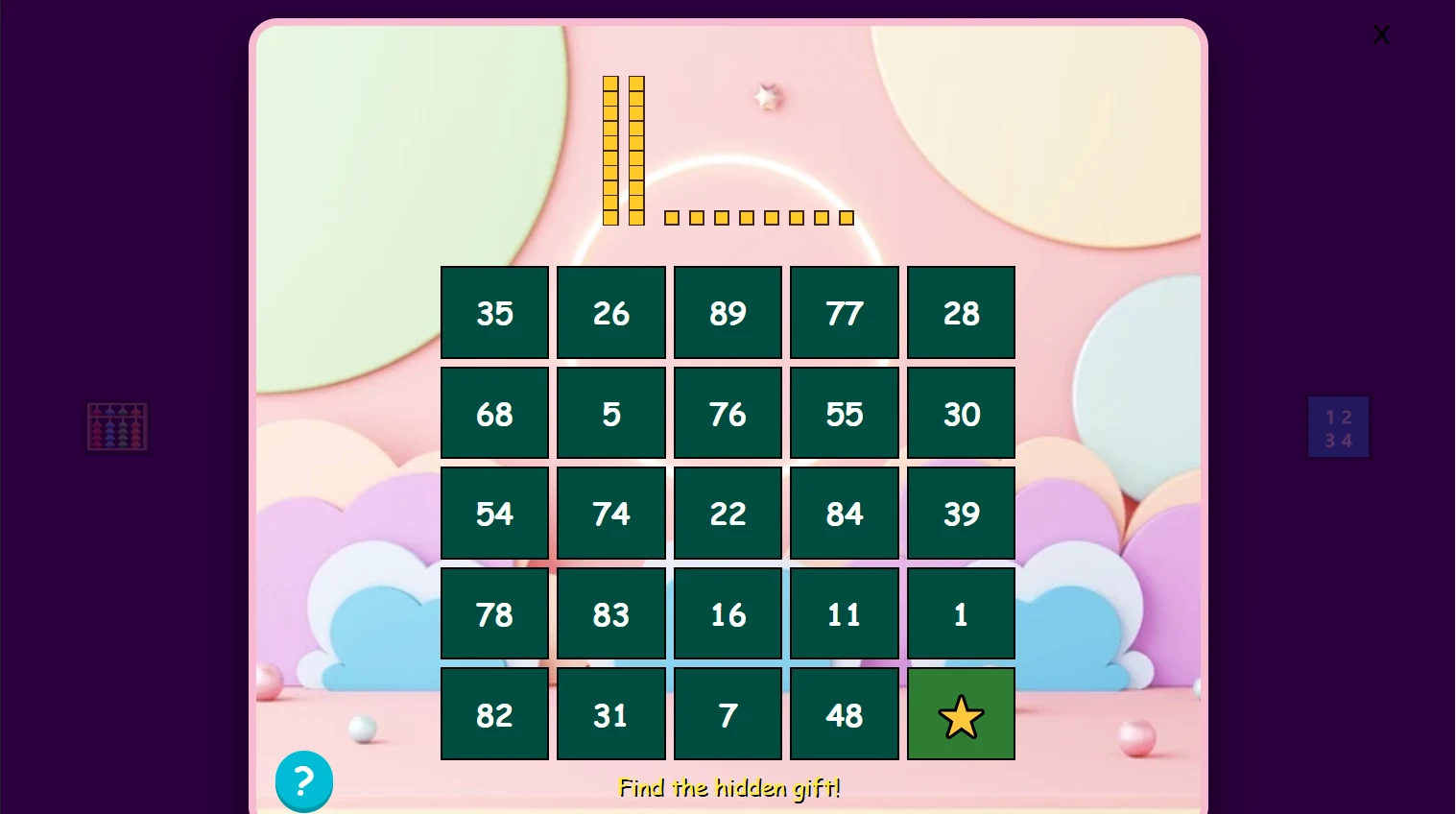Image resolution: width=1456 pixels, height=814 pixels.
Task: Select the tile showing 54
Action: (494, 514)
